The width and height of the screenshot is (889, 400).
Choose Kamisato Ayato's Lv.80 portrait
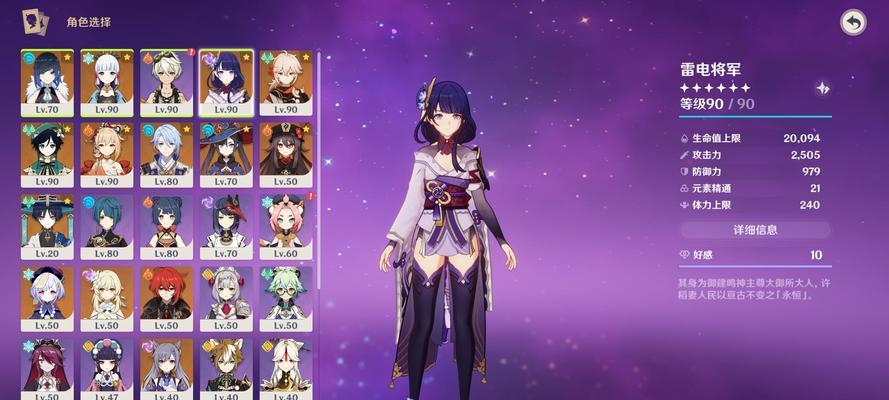click(167, 154)
